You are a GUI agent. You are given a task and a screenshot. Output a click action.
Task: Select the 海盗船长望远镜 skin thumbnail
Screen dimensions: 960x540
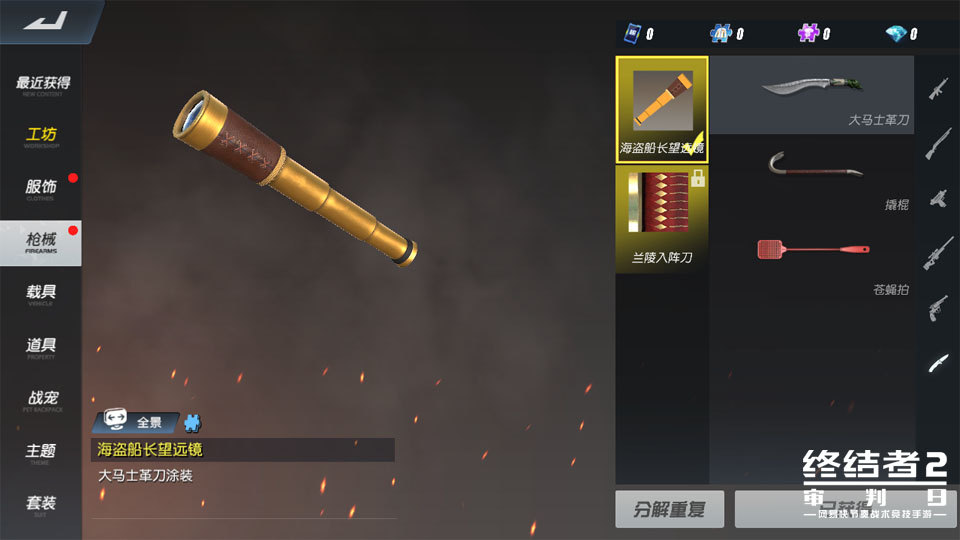pos(662,109)
